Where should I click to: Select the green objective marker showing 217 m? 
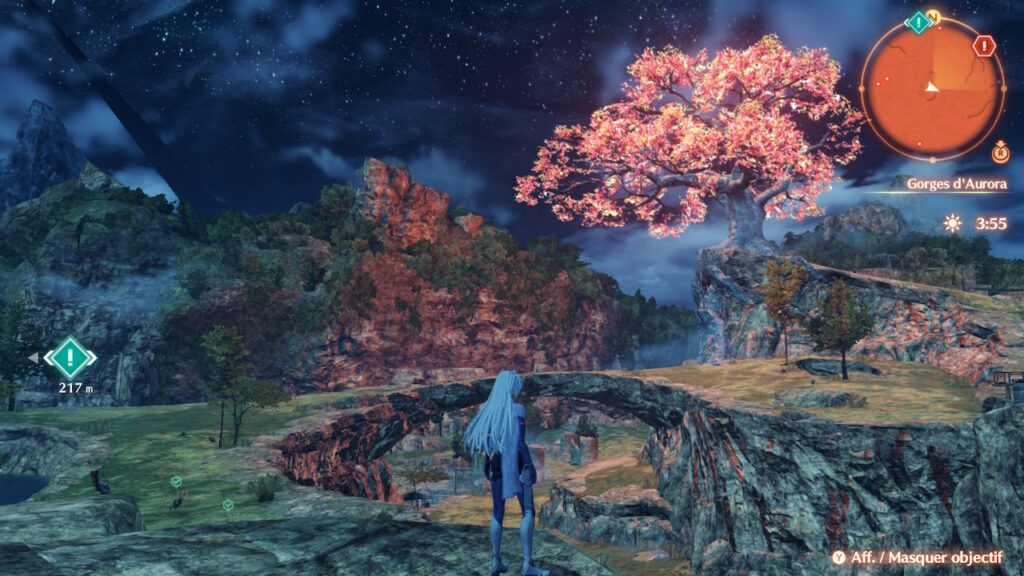pyautogui.click(x=71, y=357)
